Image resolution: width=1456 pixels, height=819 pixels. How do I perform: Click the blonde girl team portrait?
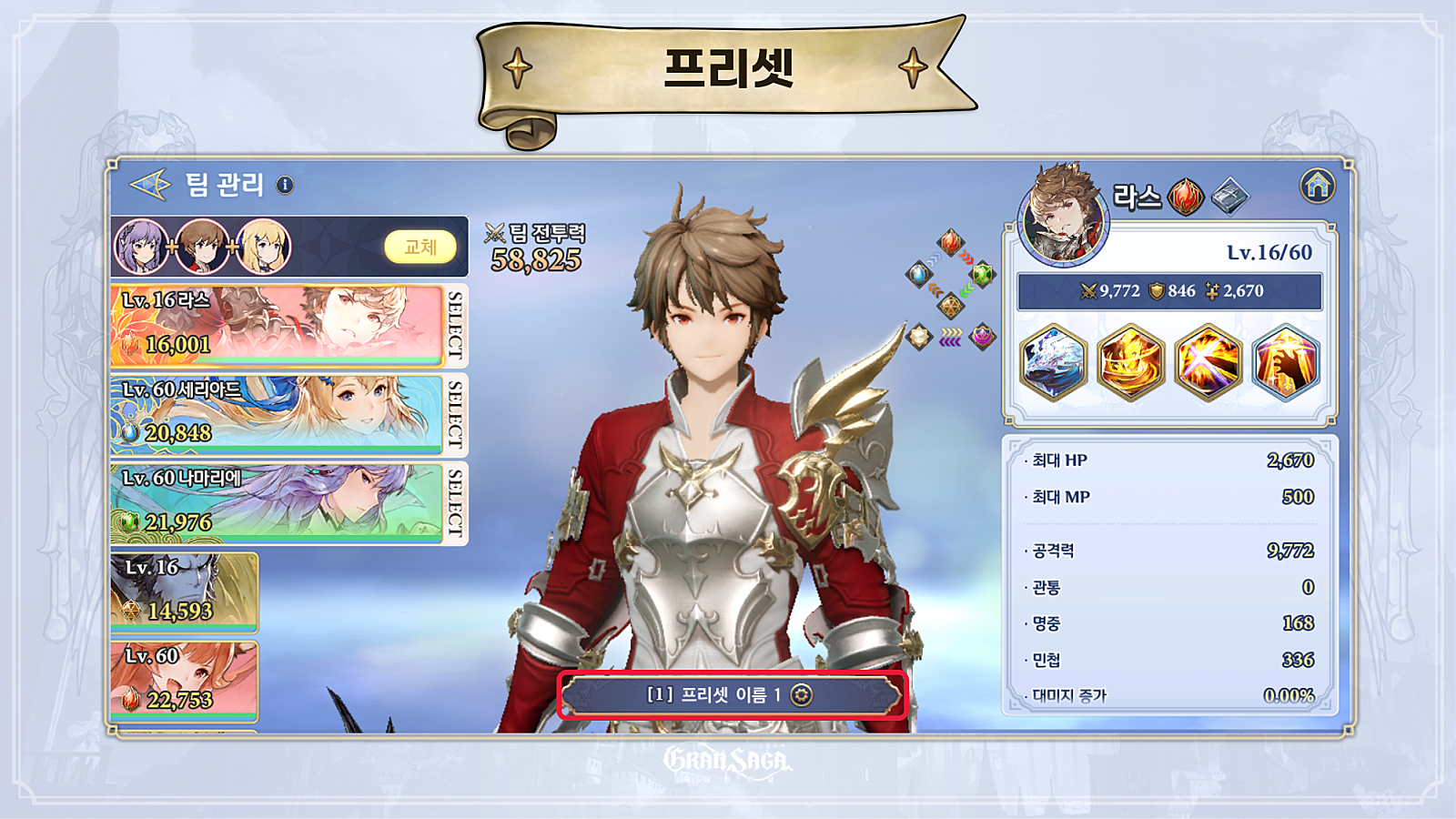(264, 247)
